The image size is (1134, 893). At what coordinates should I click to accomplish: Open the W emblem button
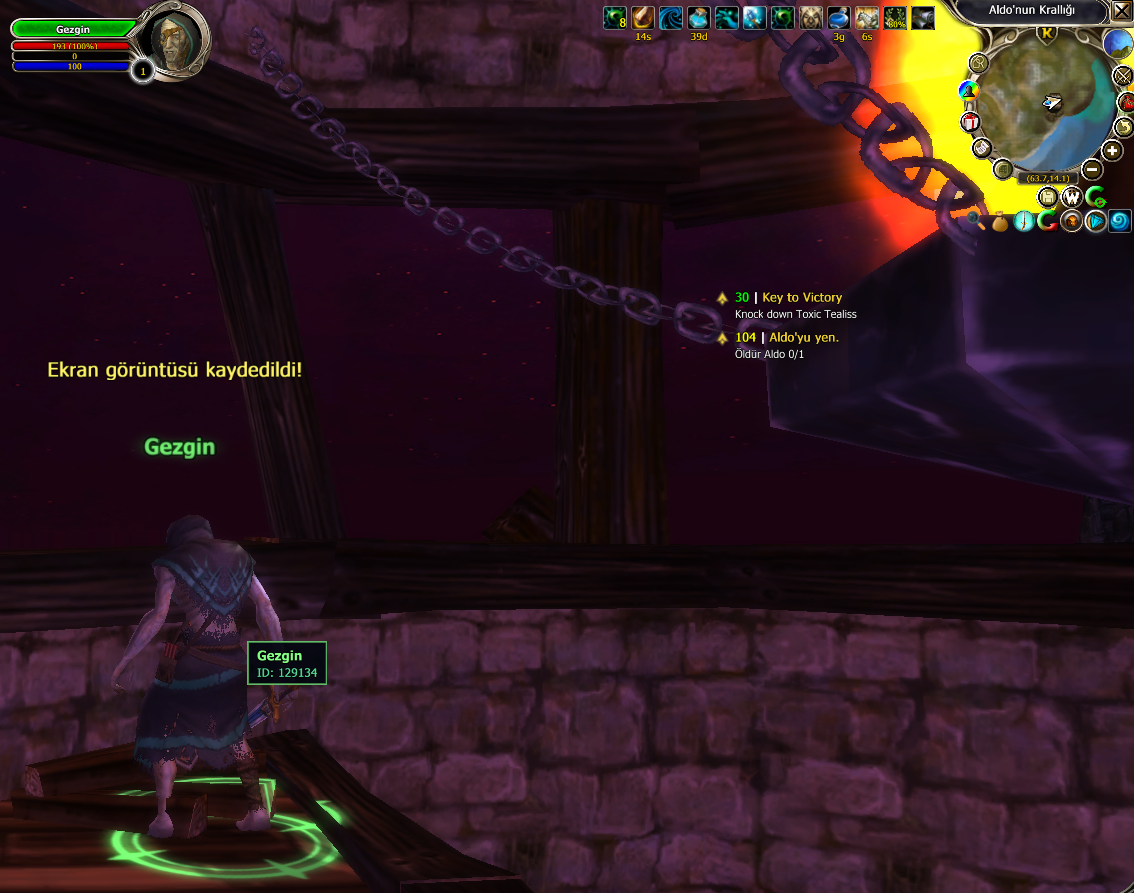[1071, 196]
